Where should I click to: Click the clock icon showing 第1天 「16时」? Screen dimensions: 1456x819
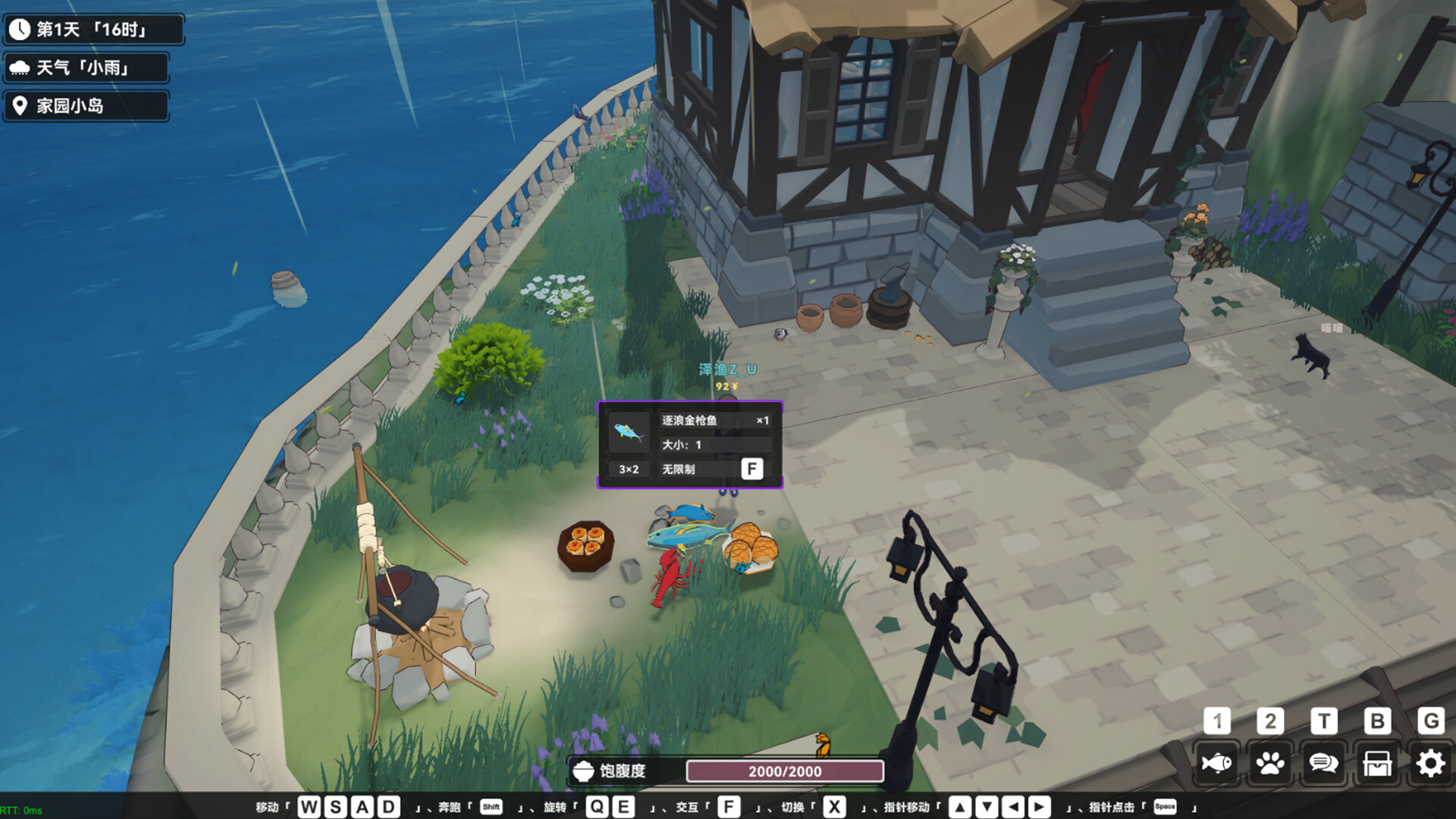click(18, 29)
